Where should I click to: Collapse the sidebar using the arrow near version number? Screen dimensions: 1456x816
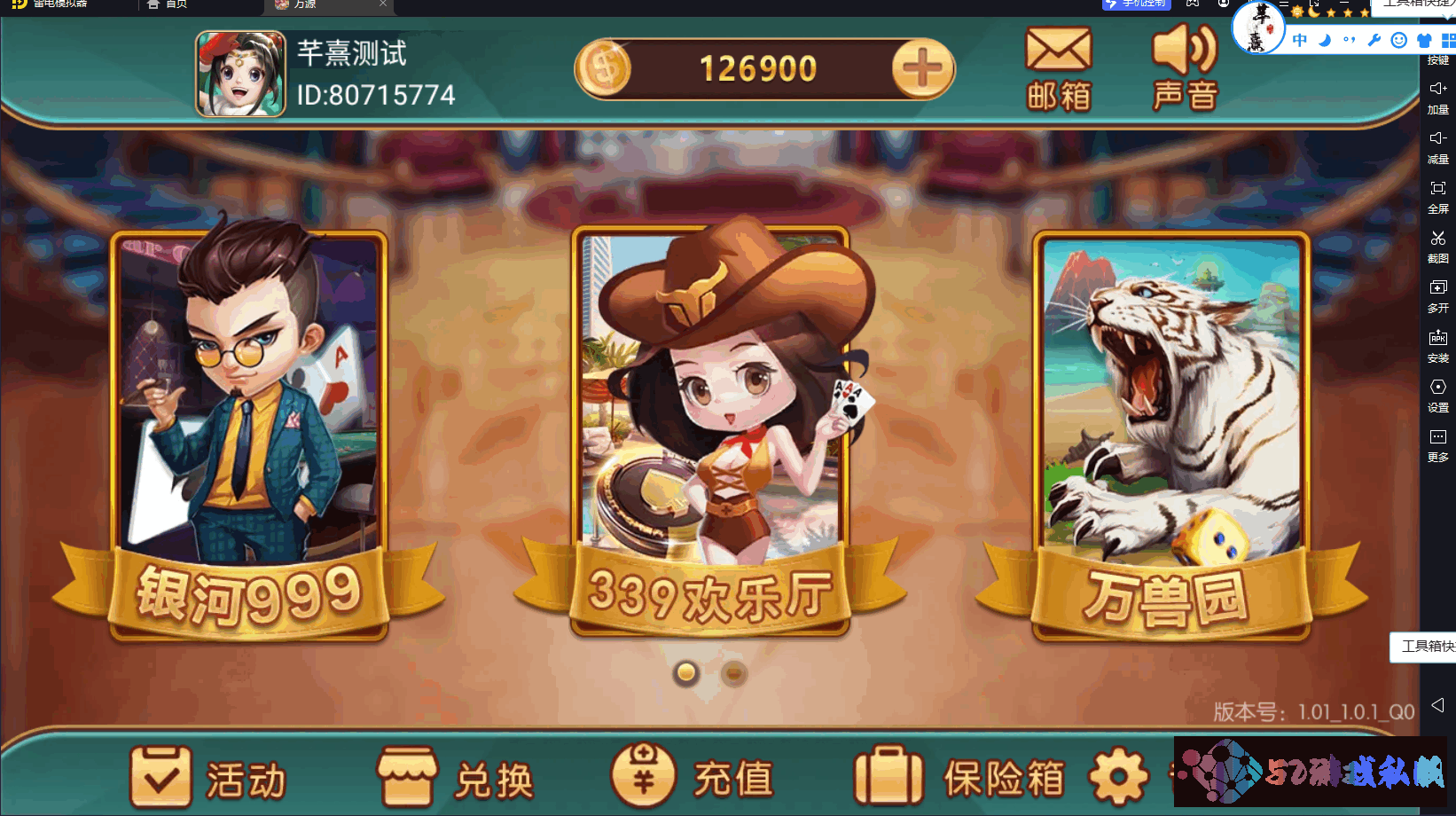tap(1438, 708)
